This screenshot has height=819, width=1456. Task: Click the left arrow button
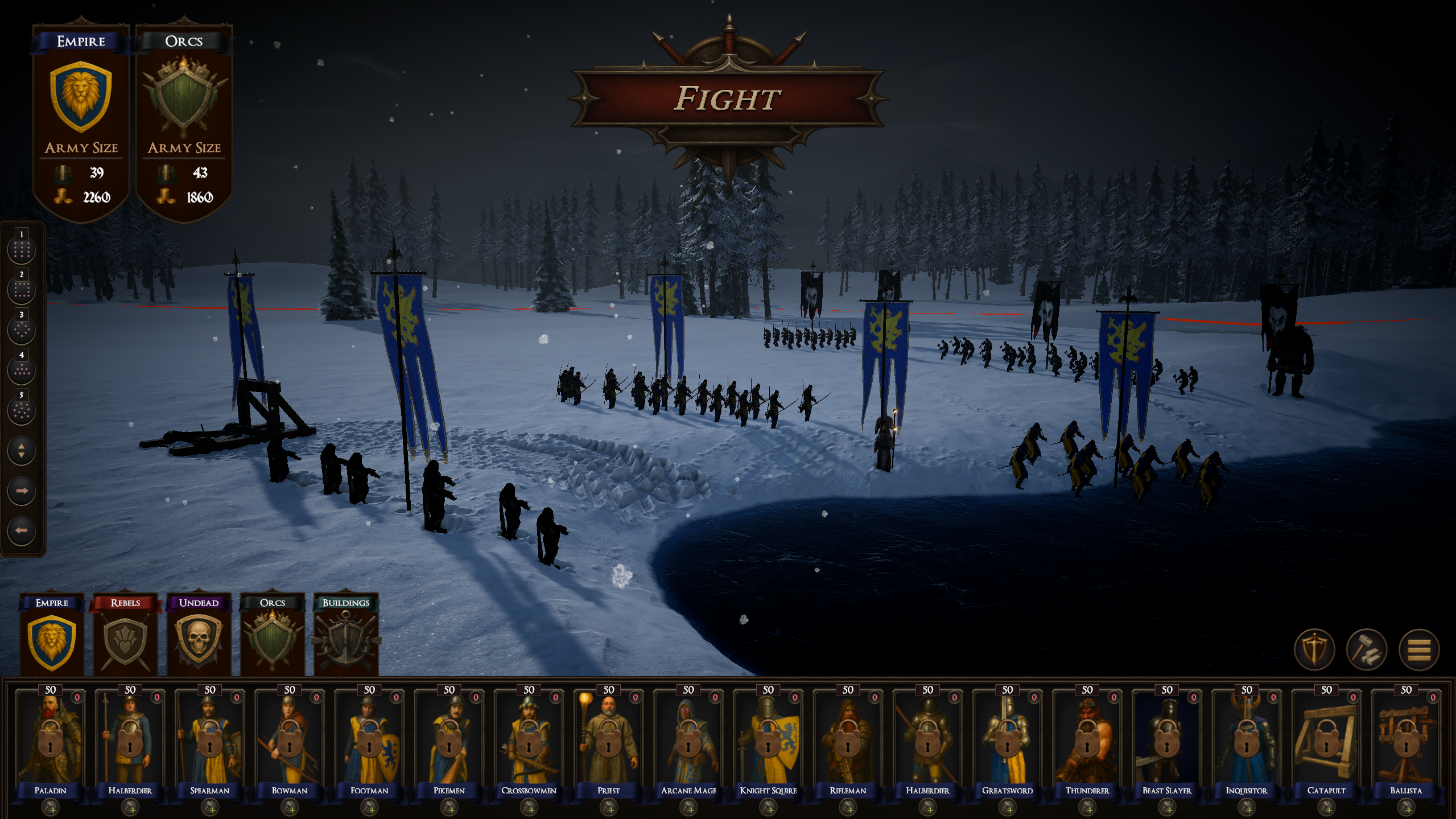pyautogui.click(x=22, y=530)
